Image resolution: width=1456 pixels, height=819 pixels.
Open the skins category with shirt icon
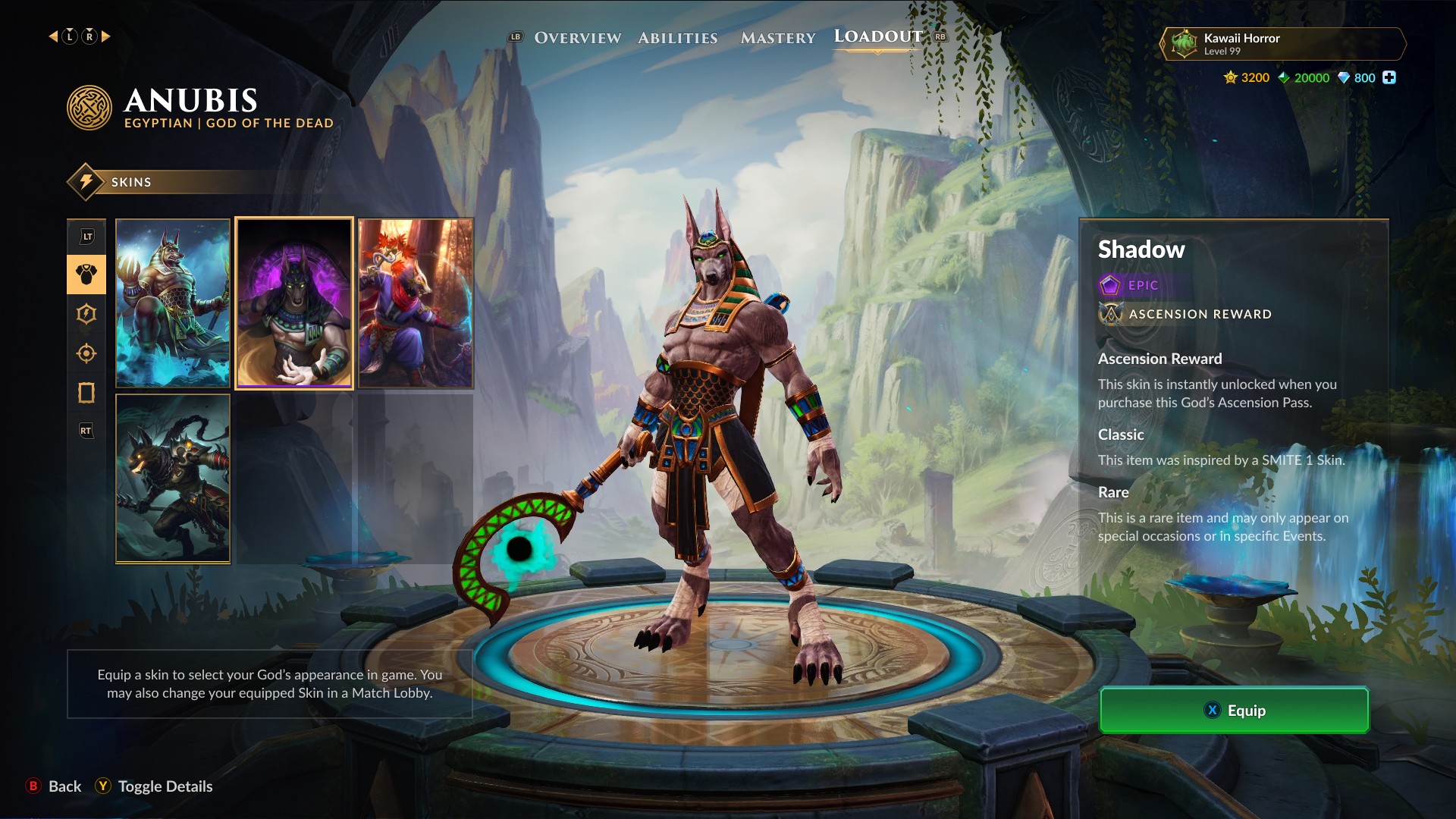pyautogui.click(x=86, y=275)
